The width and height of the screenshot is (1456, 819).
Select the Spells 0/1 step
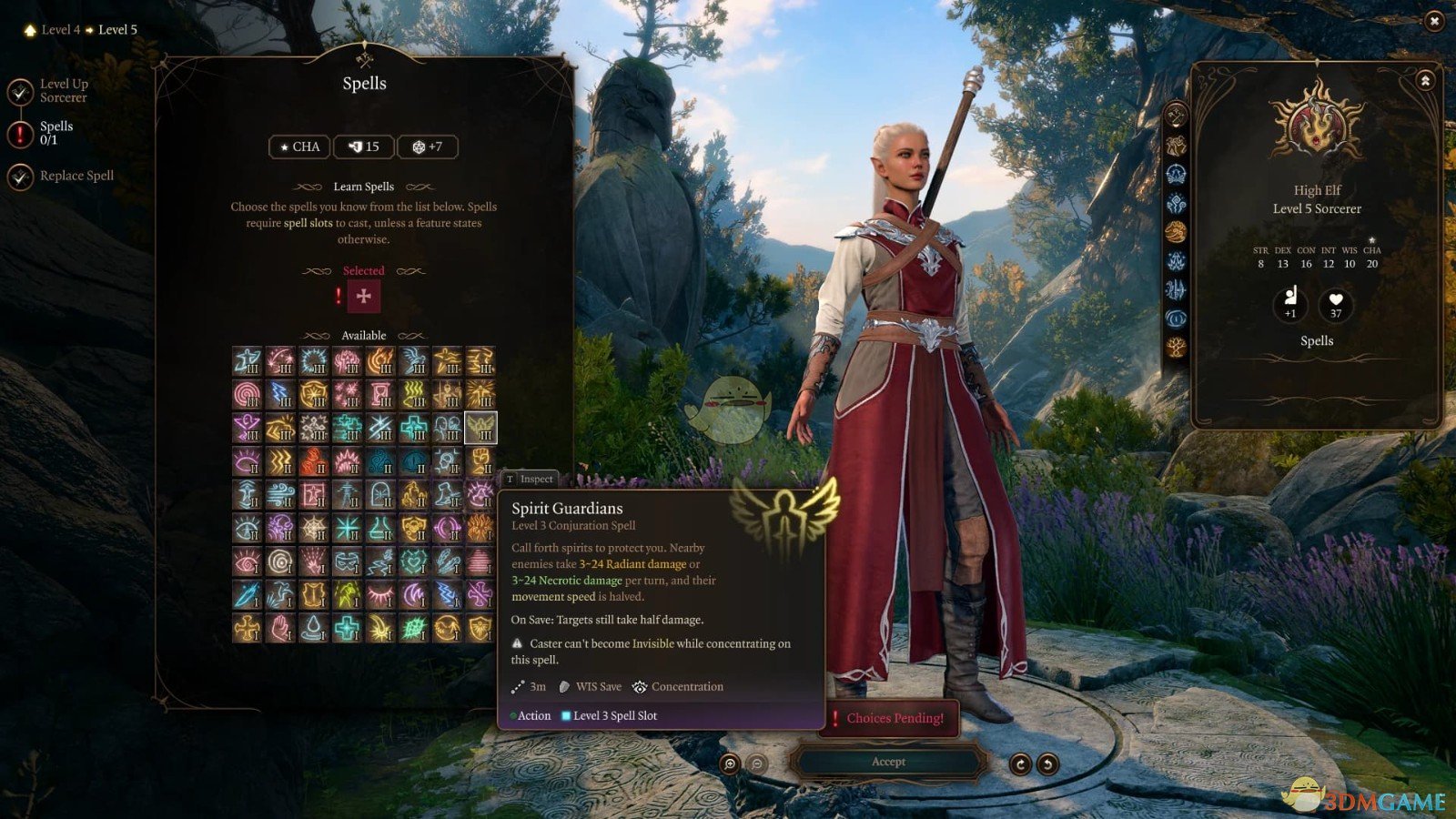point(56,133)
